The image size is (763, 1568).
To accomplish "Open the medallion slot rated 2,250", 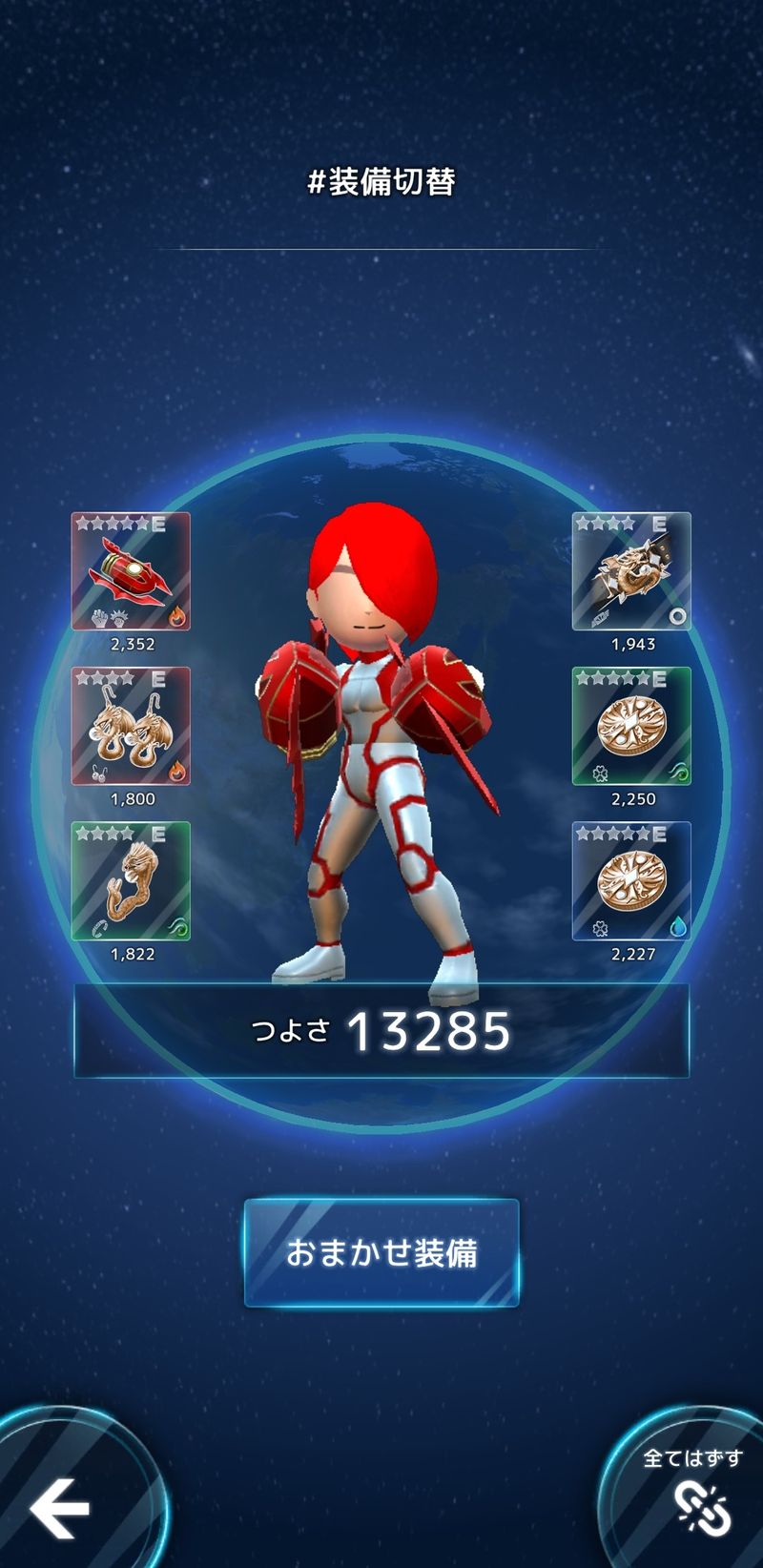I will pyautogui.click(x=631, y=726).
